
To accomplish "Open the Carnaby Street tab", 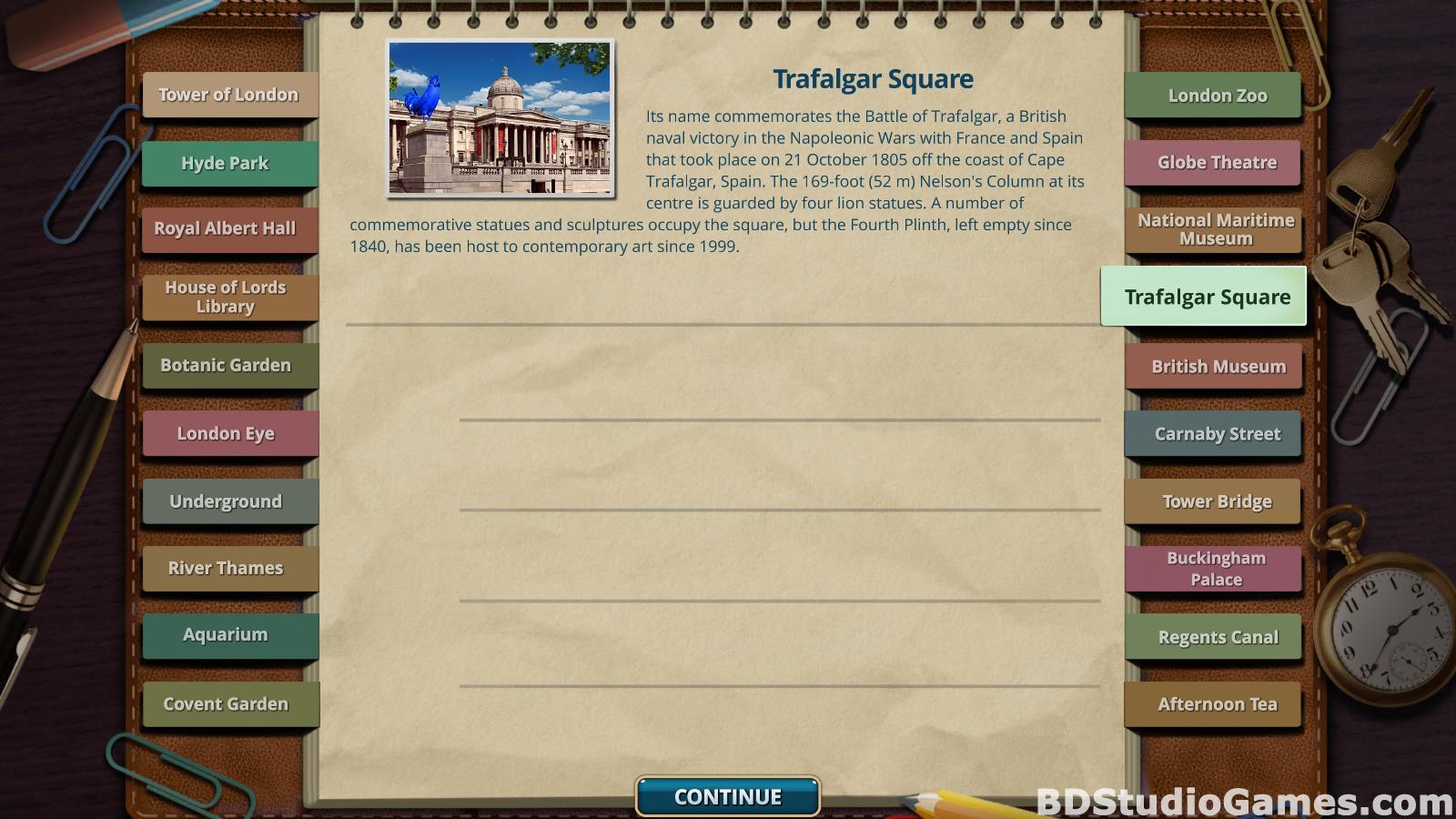I will pos(1217,434).
